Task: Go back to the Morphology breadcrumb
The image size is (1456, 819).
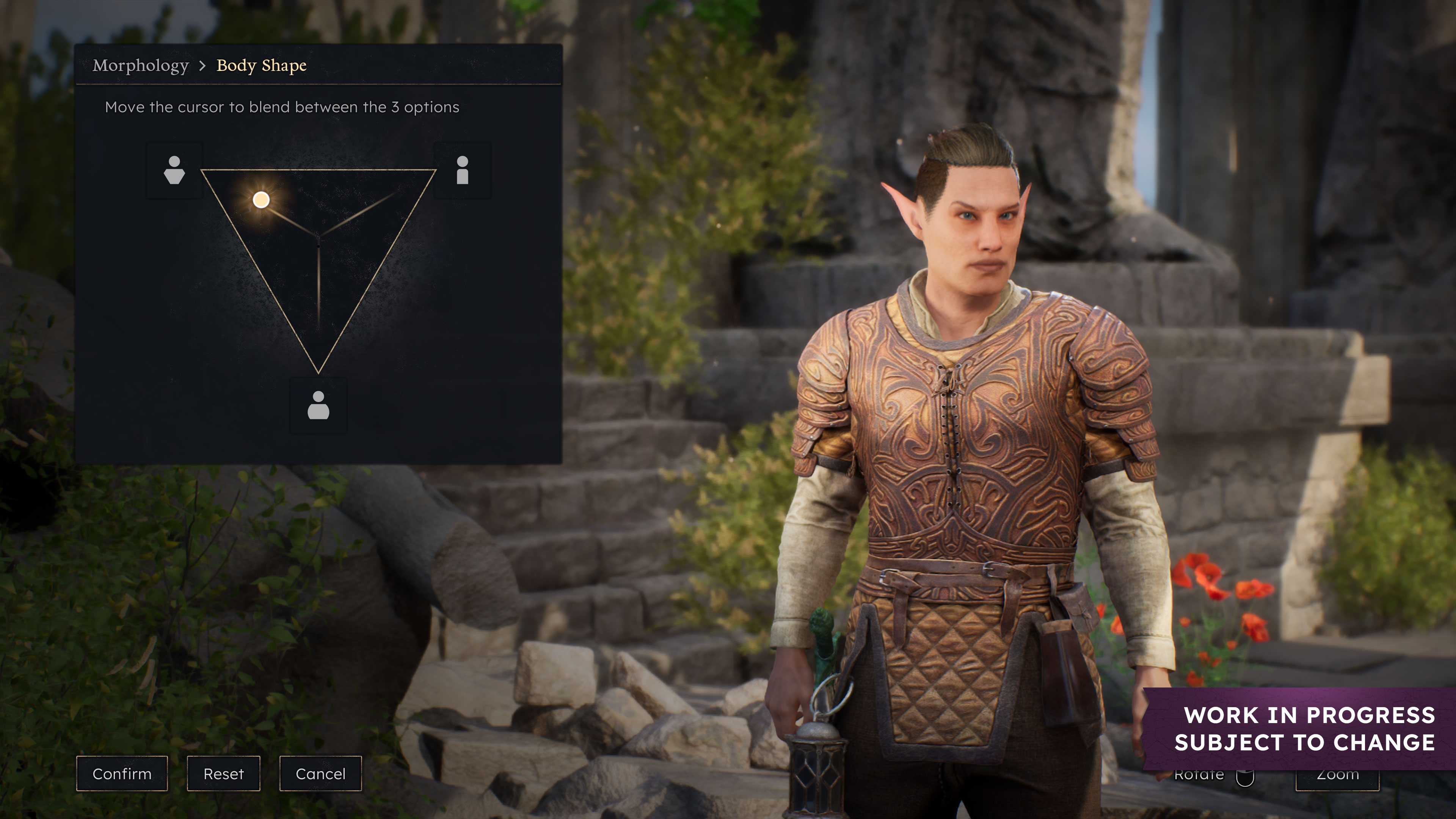Action: (141, 66)
